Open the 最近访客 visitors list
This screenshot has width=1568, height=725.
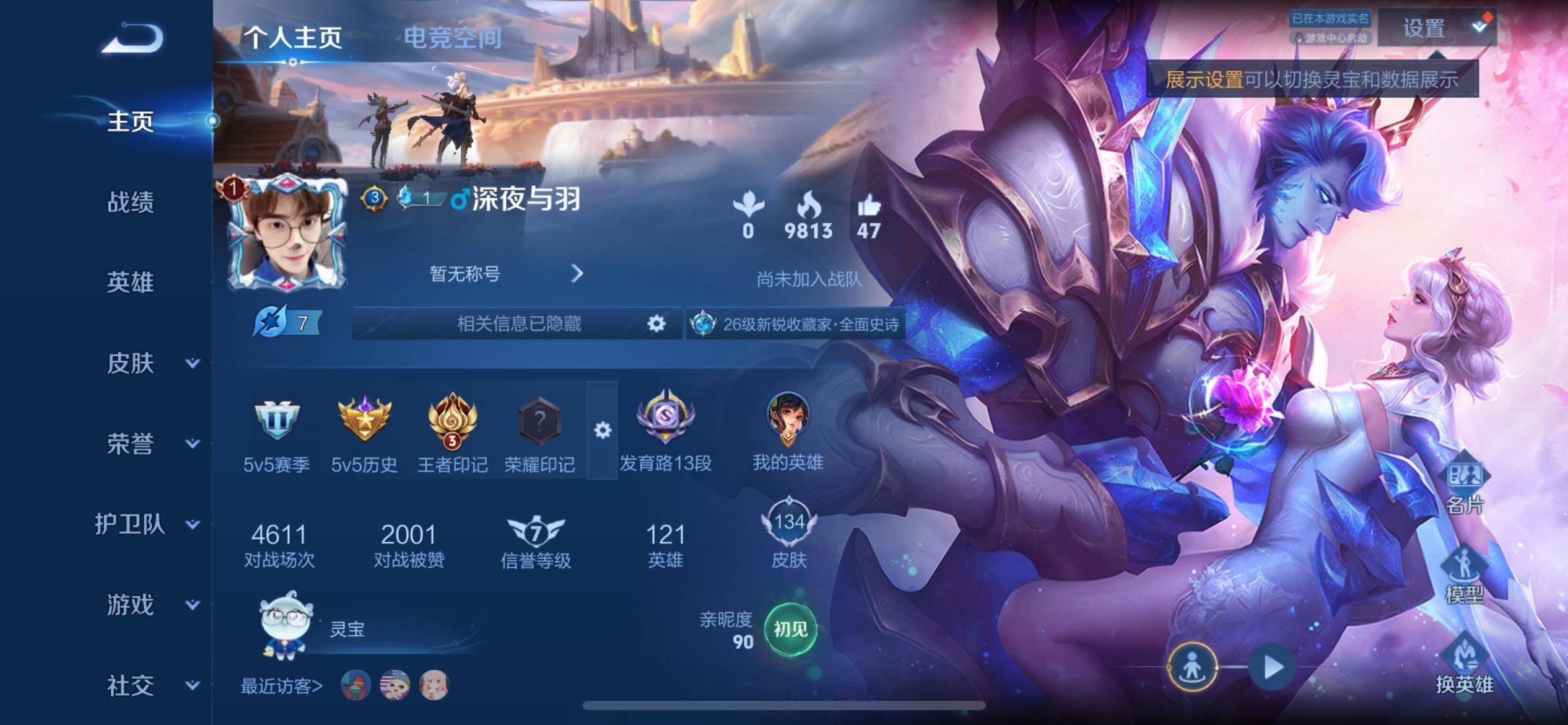[282, 686]
